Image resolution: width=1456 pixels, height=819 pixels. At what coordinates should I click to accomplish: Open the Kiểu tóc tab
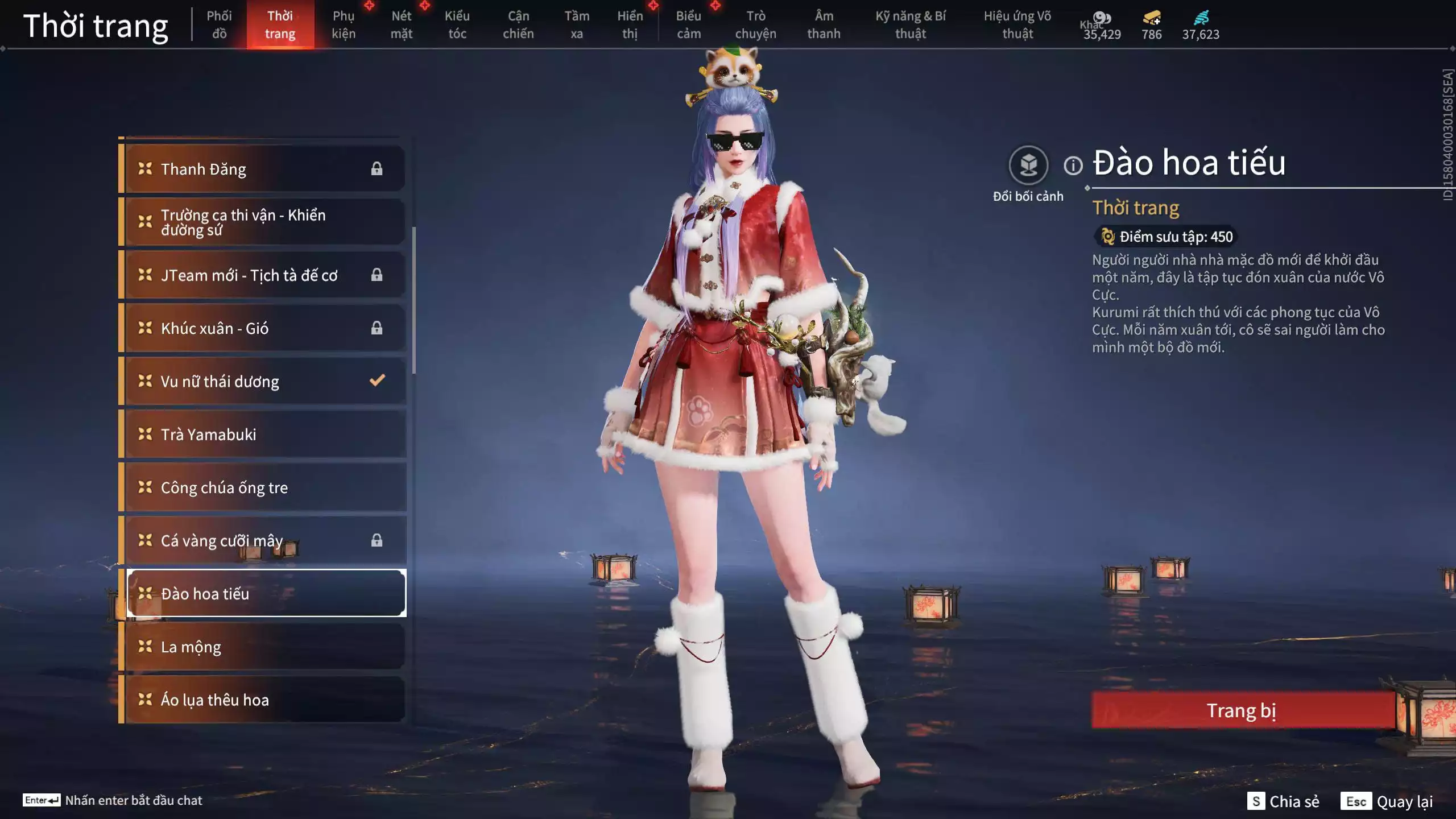[457, 24]
